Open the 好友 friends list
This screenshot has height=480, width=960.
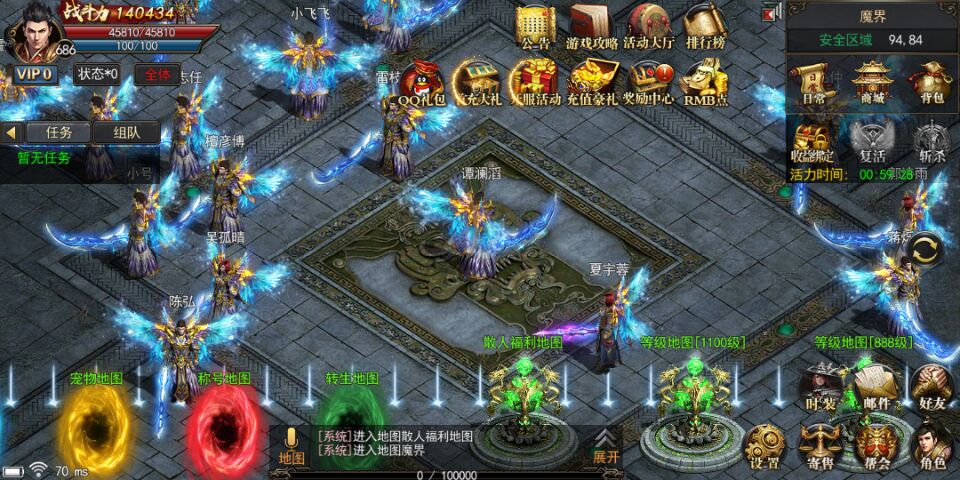931,387
